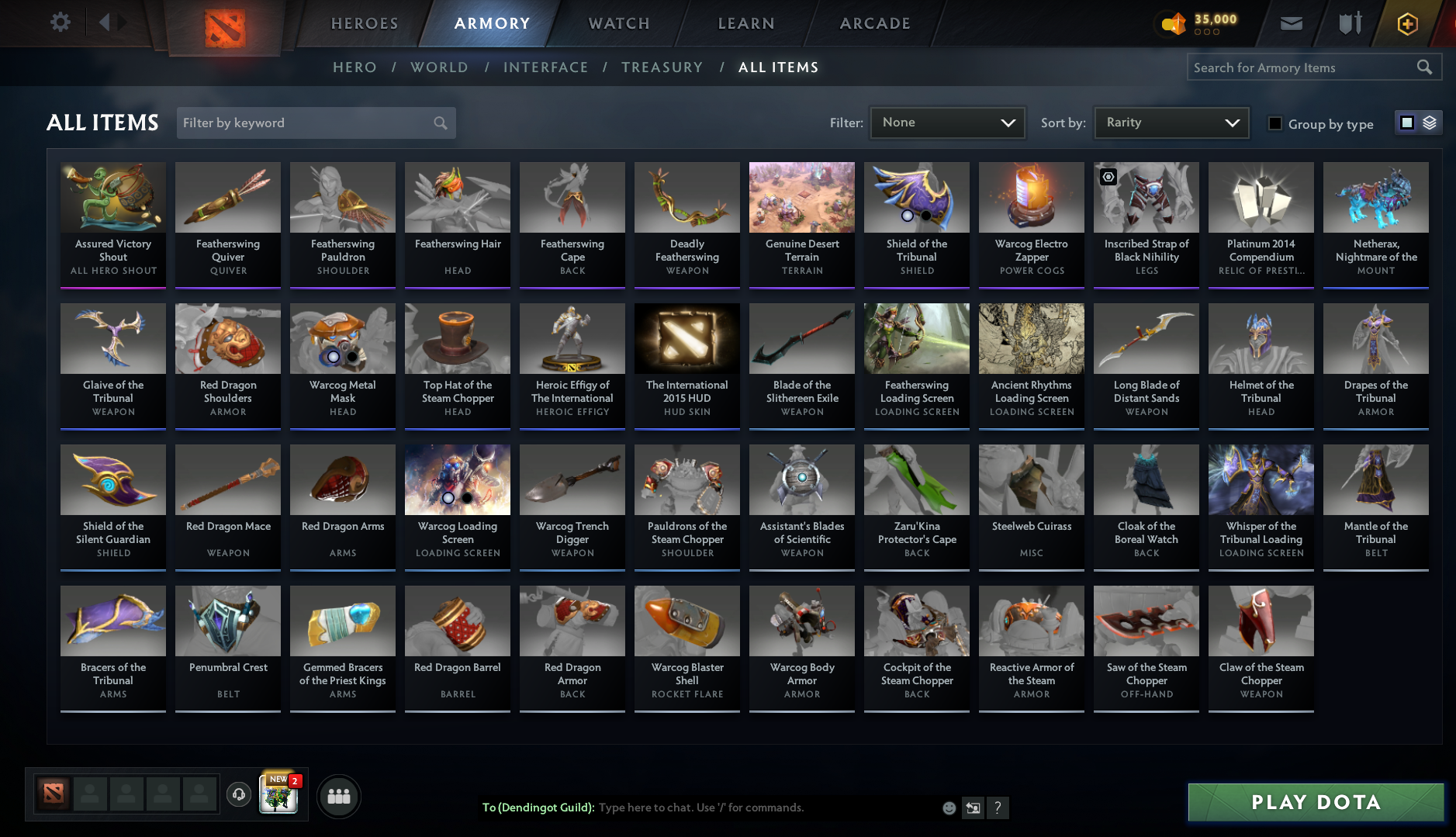Open Dota Plus hexagon icon

[1407, 22]
